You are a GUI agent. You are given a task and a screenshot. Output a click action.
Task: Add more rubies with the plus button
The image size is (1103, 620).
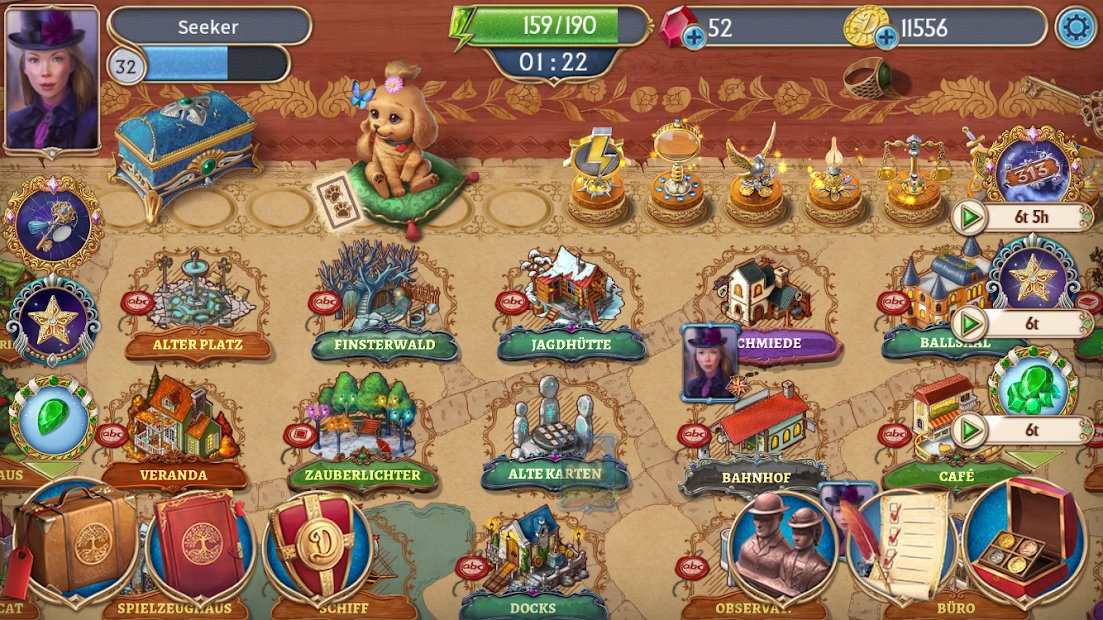coord(693,38)
